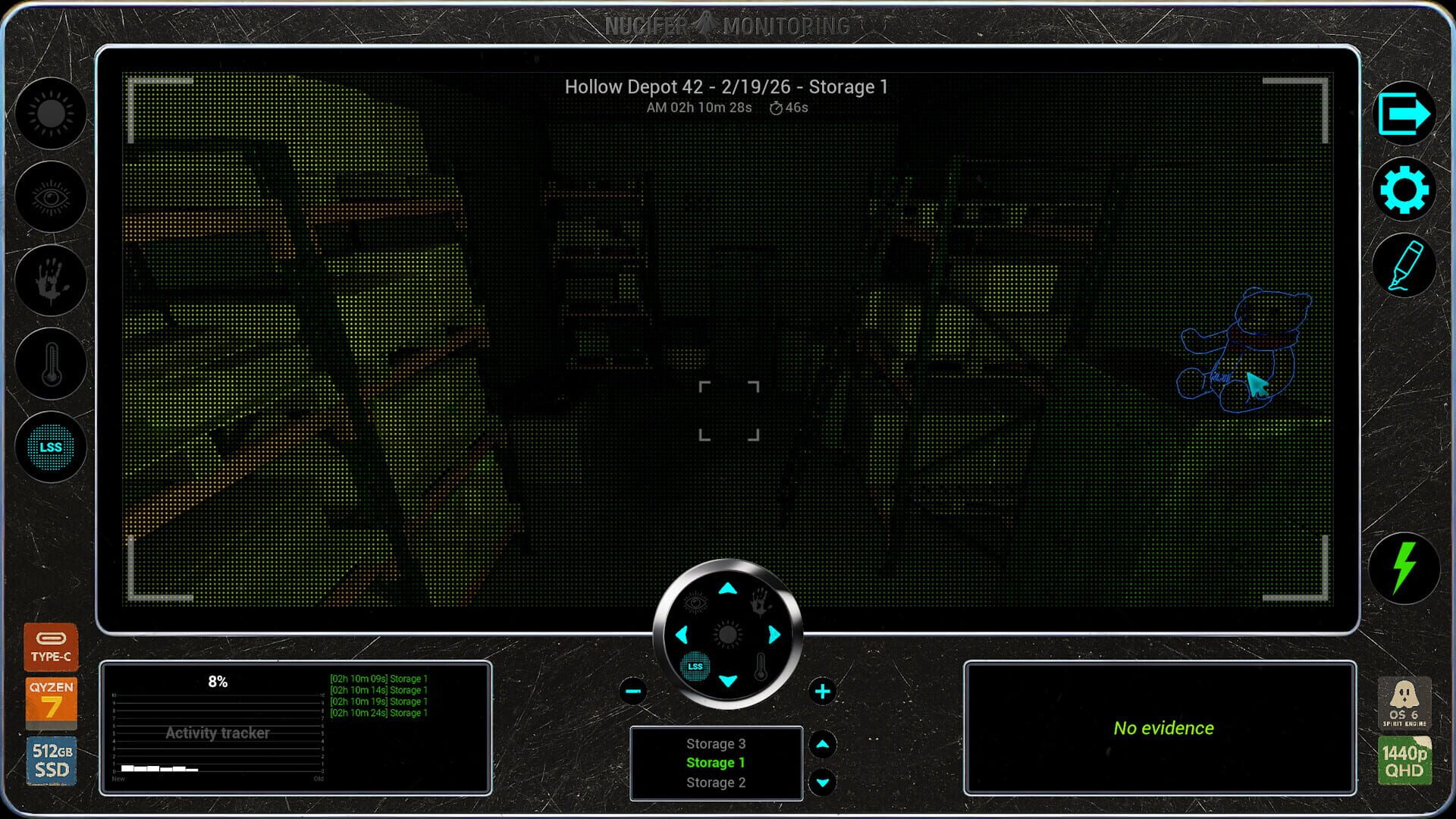Toggle the handprint icon on the control dial
Viewport: 1456px width, 819px height.
[762, 601]
